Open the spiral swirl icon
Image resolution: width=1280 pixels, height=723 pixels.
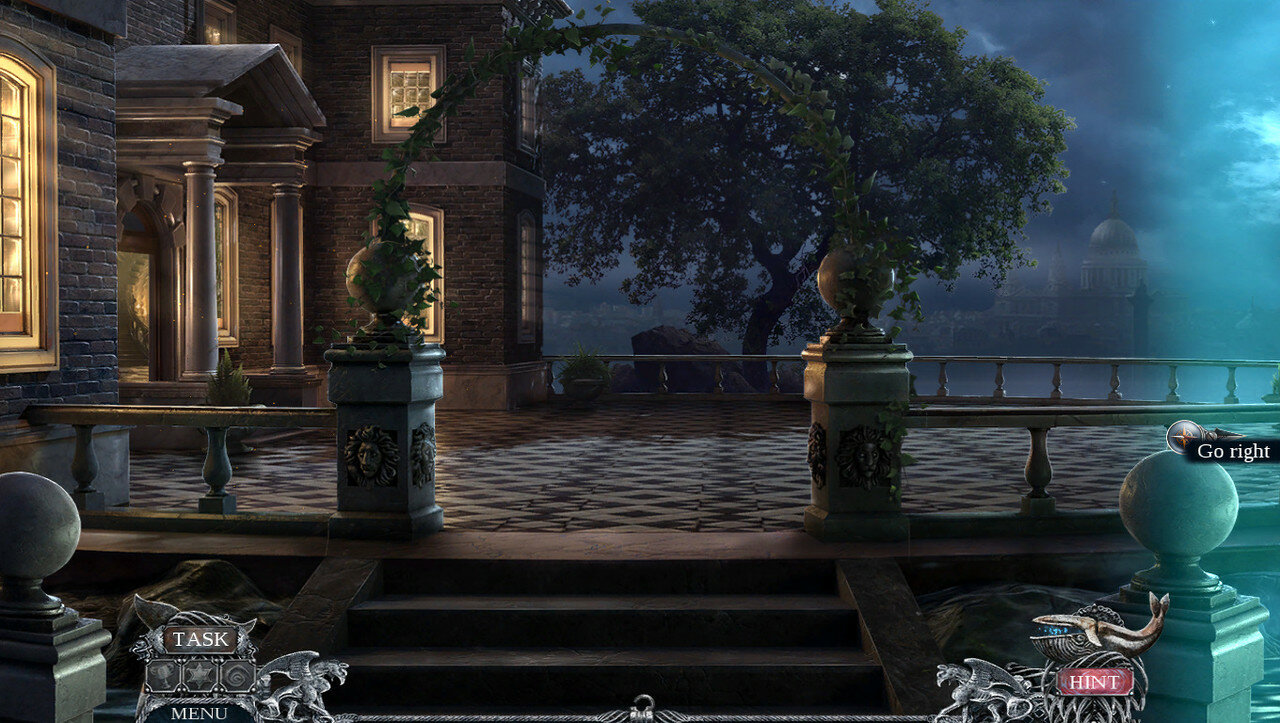point(236,677)
